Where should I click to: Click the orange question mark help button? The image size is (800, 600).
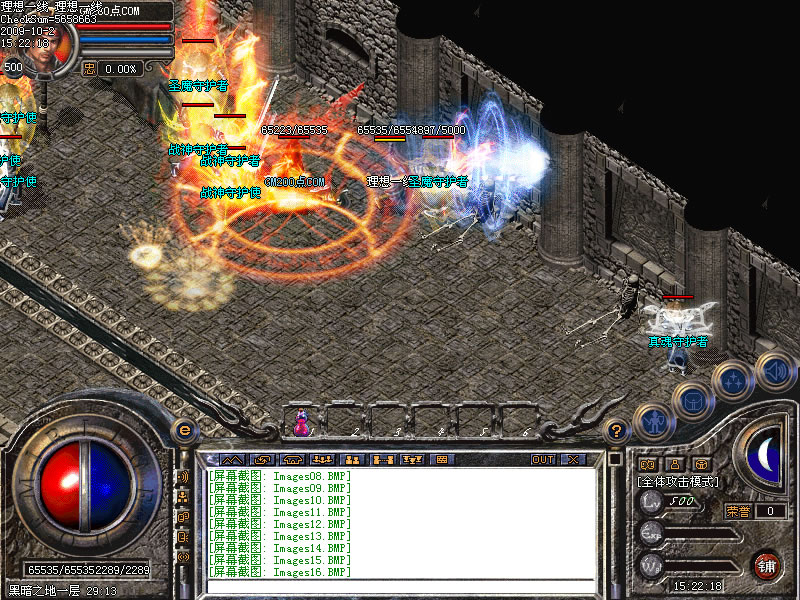(x=617, y=431)
